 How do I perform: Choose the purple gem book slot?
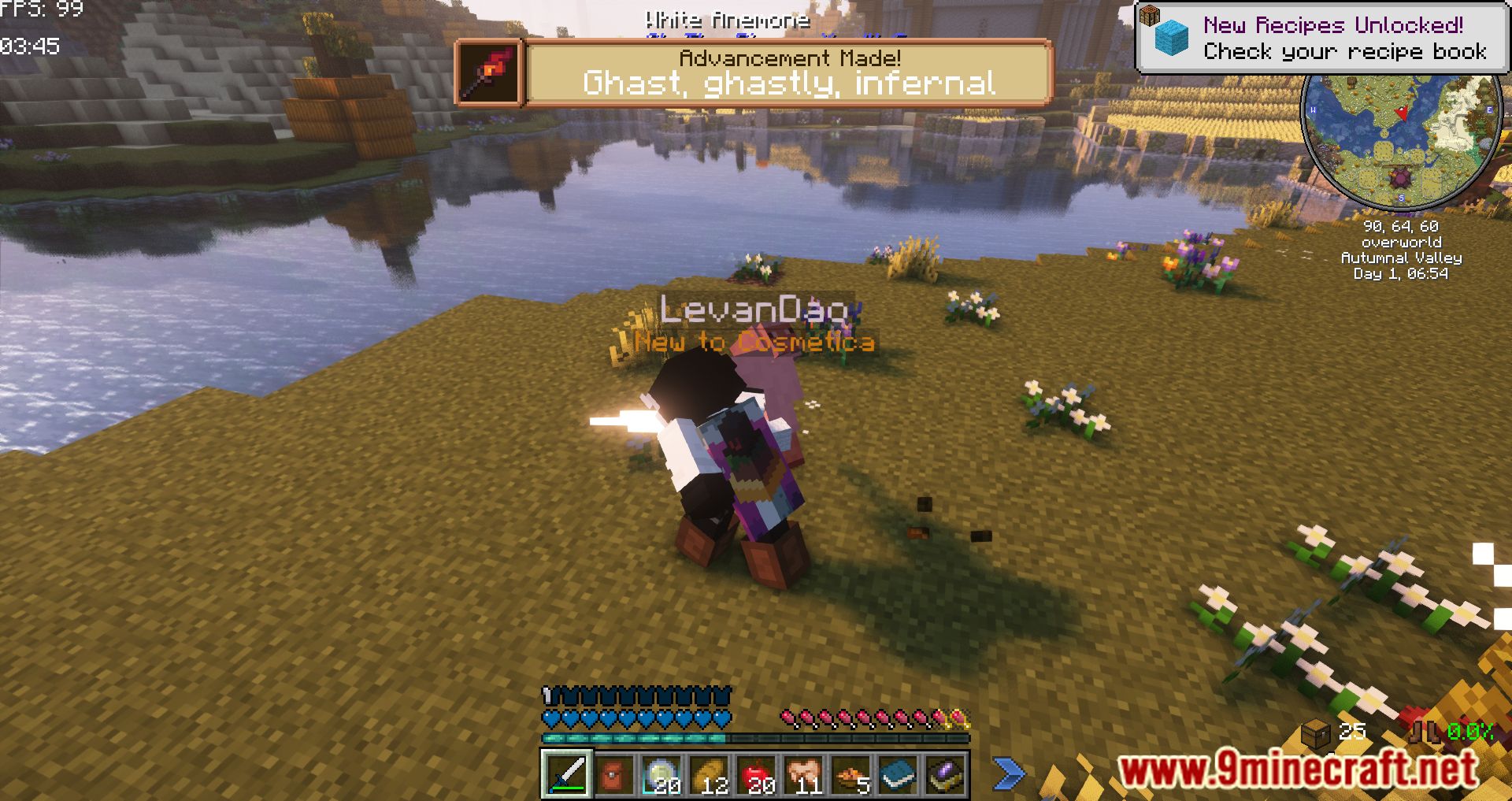tap(944, 774)
